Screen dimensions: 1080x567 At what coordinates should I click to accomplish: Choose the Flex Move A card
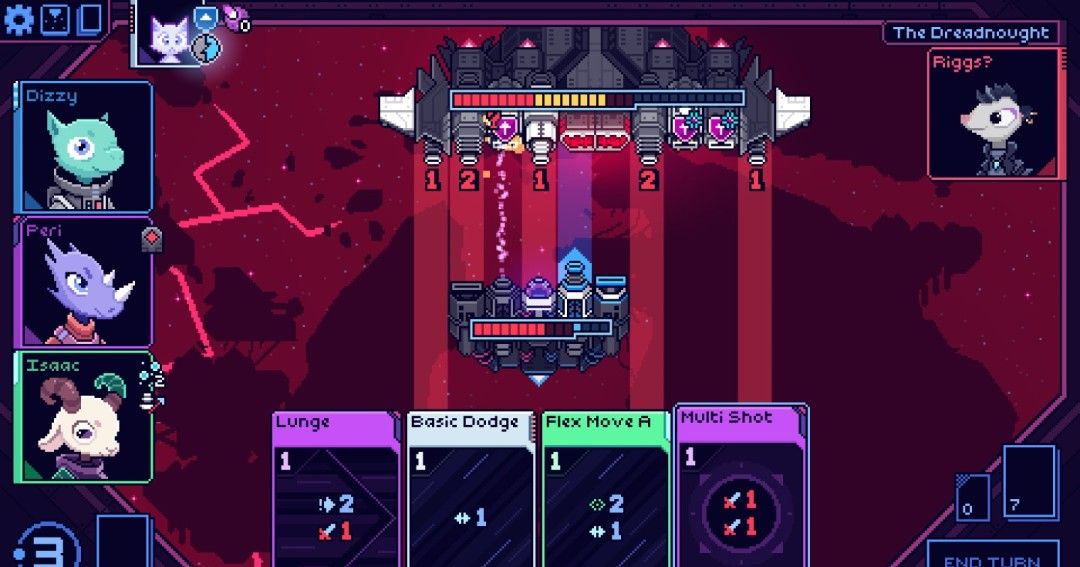(605, 490)
